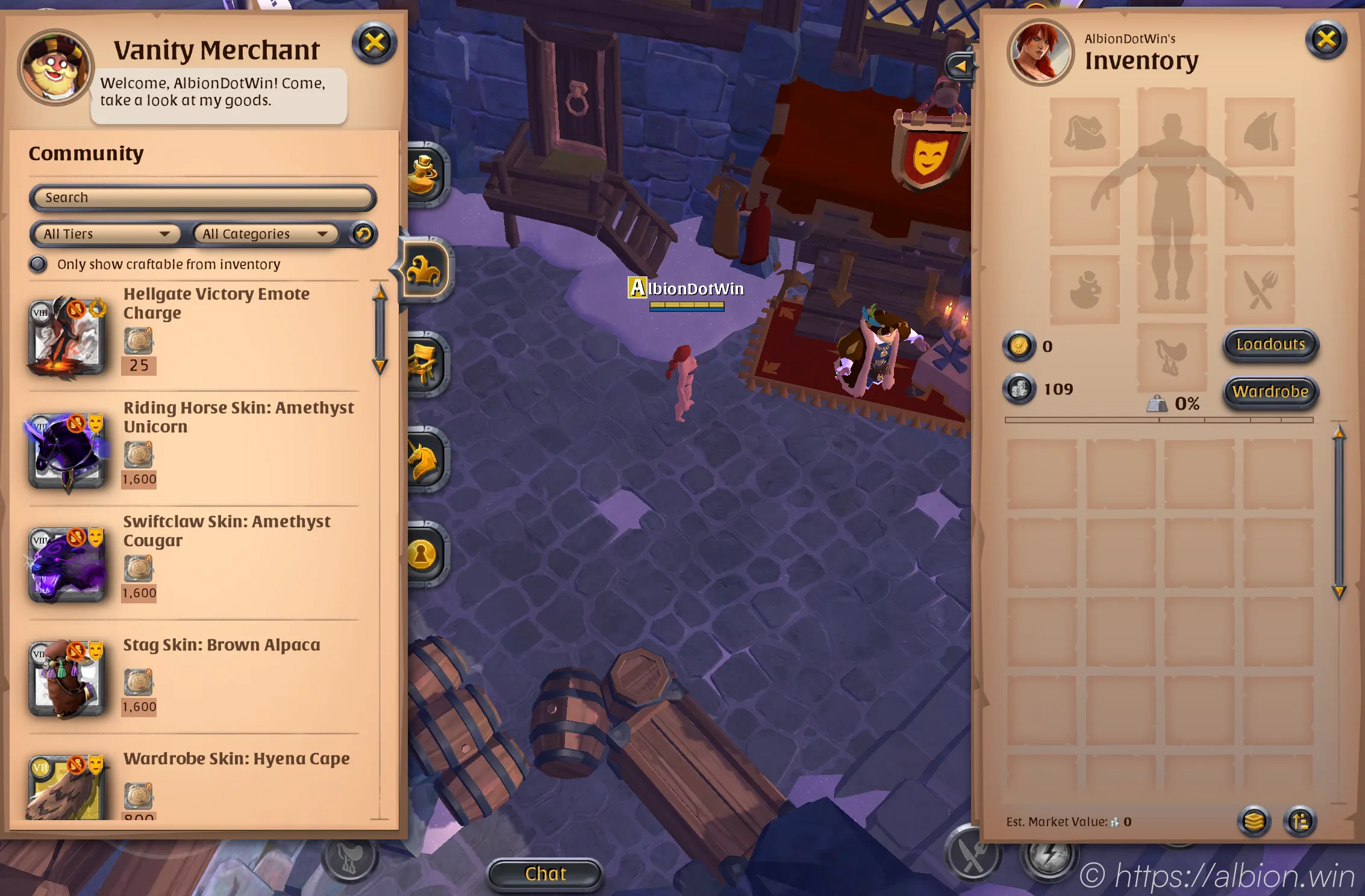Viewport: 1365px width, 896px height.
Task: Switch to the jester hat Community tab
Action: 424,270
